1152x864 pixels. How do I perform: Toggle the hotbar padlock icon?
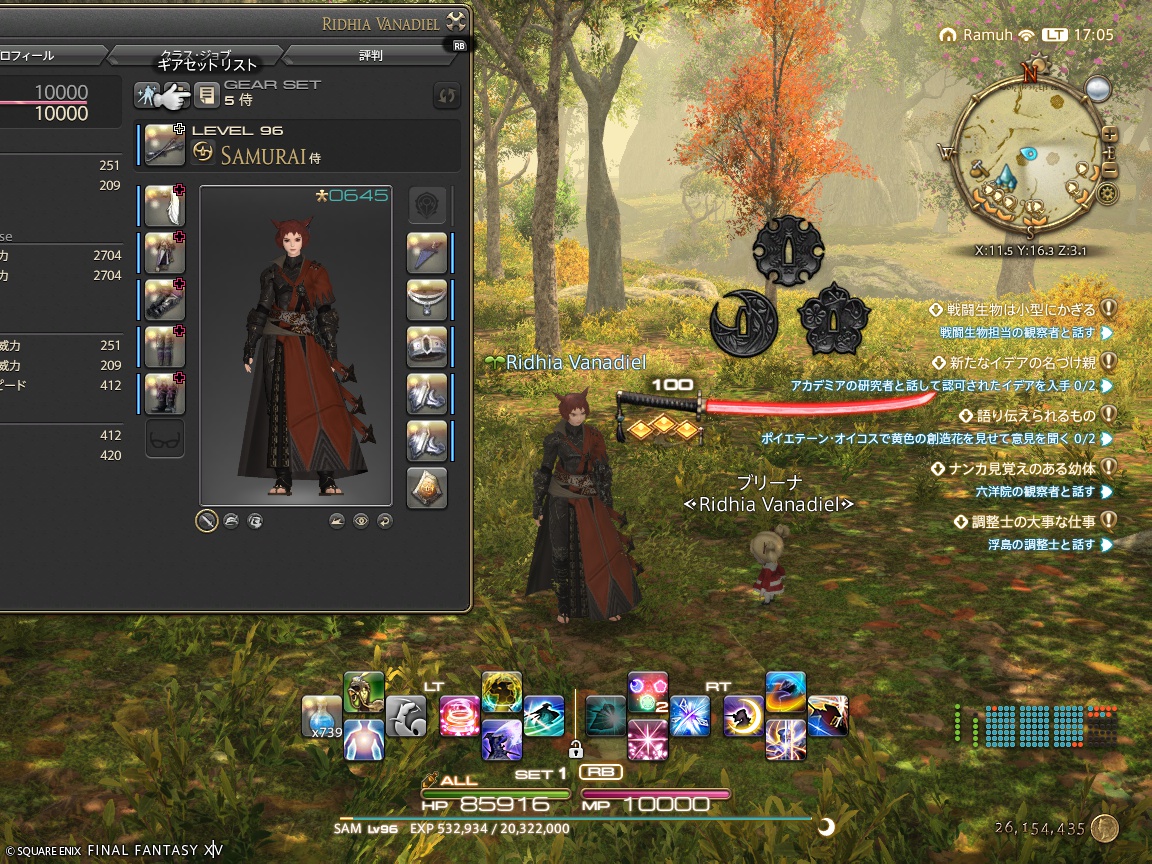click(575, 748)
